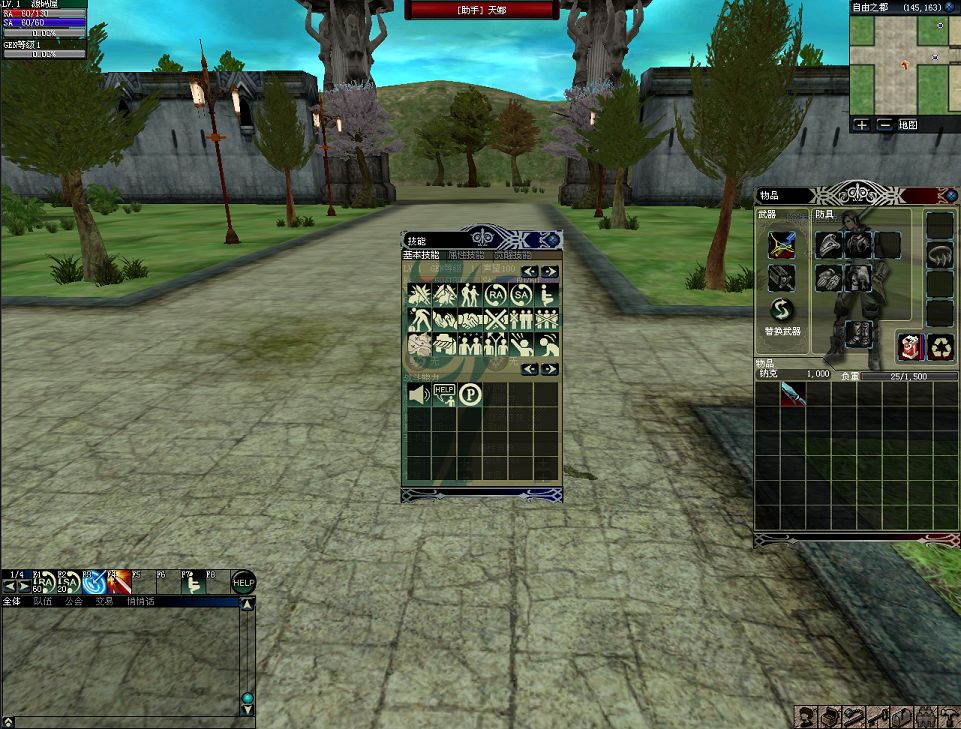Image resolution: width=961 pixels, height=729 pixels.
Task: Switch chat to the 队伍 tab
Action: click(x=43, y=602)
